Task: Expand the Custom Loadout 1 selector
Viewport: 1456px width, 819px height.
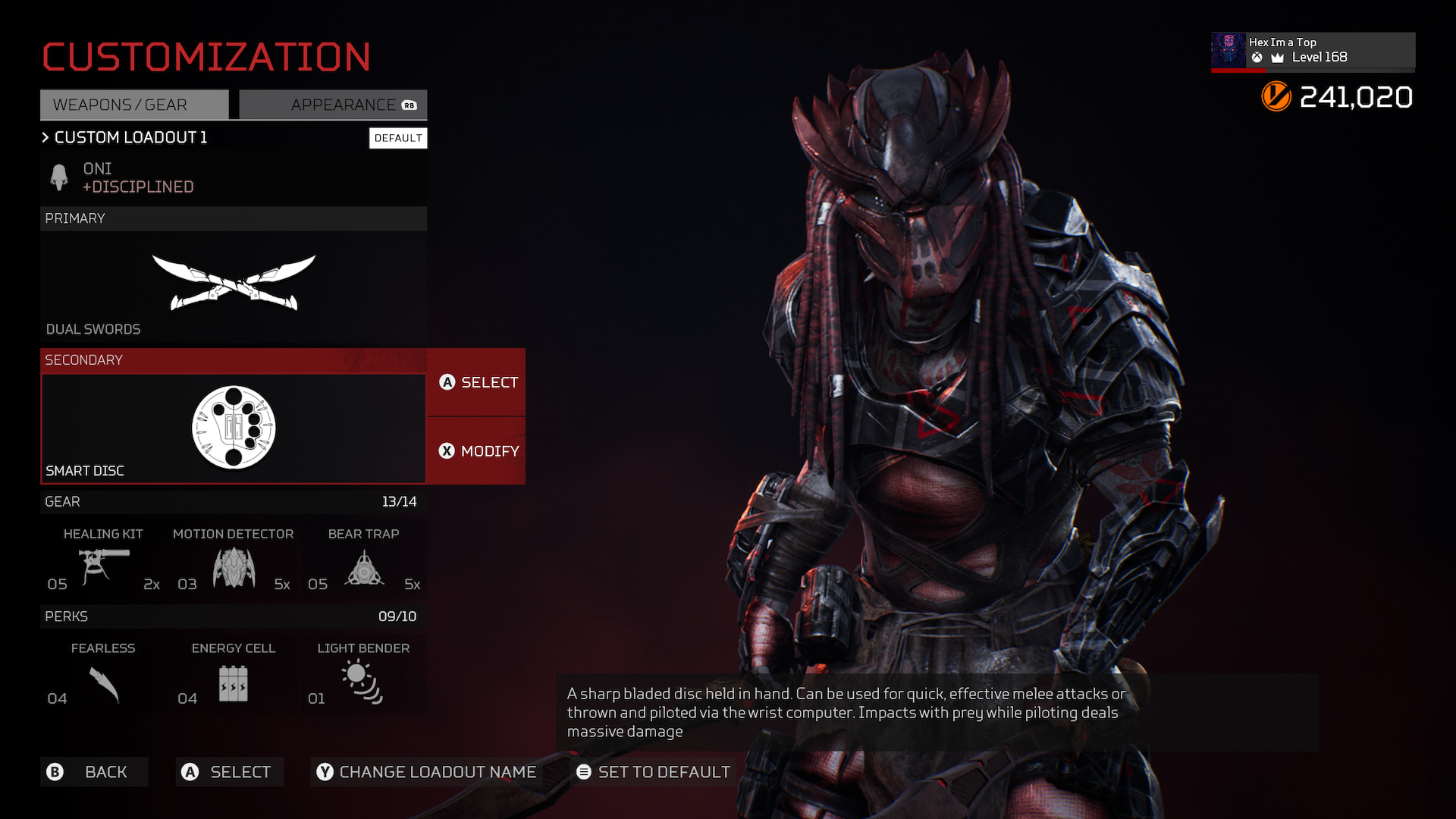Action: click(125, 137)
